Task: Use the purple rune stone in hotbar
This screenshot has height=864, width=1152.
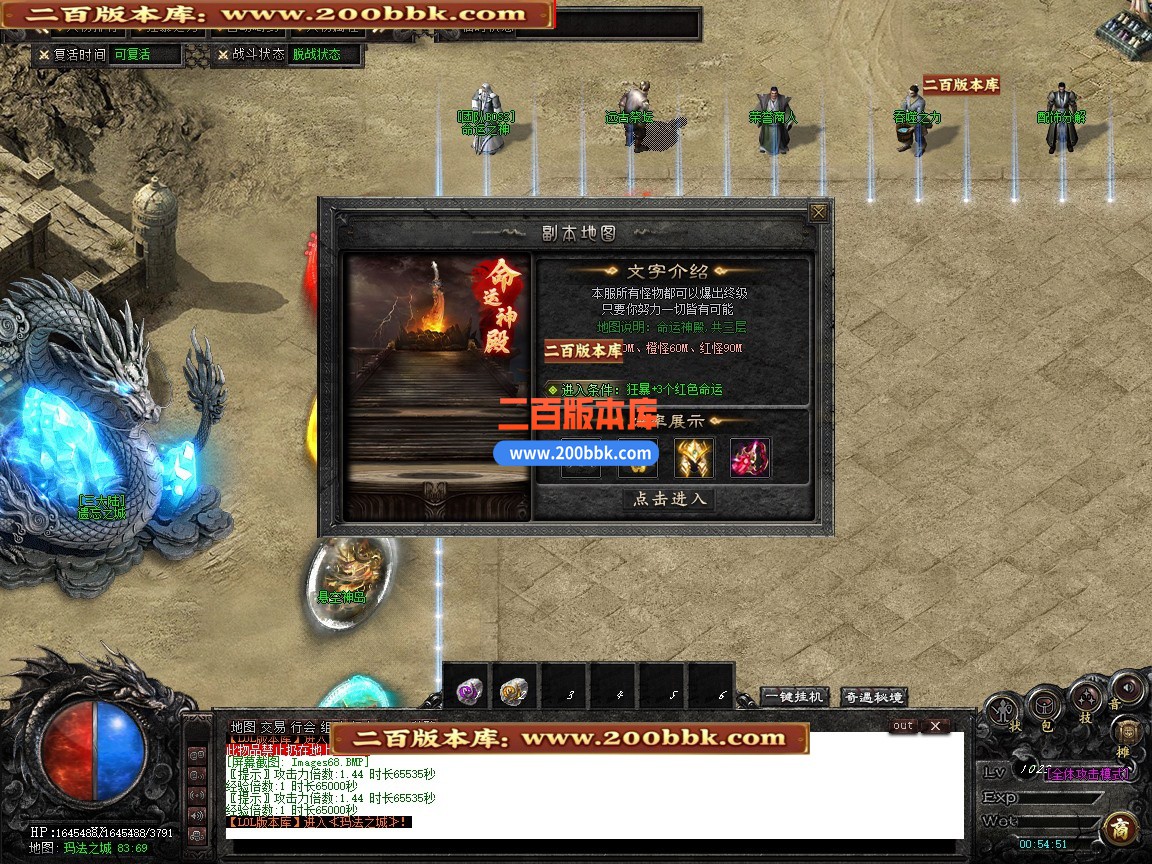Action: (468, 690)
